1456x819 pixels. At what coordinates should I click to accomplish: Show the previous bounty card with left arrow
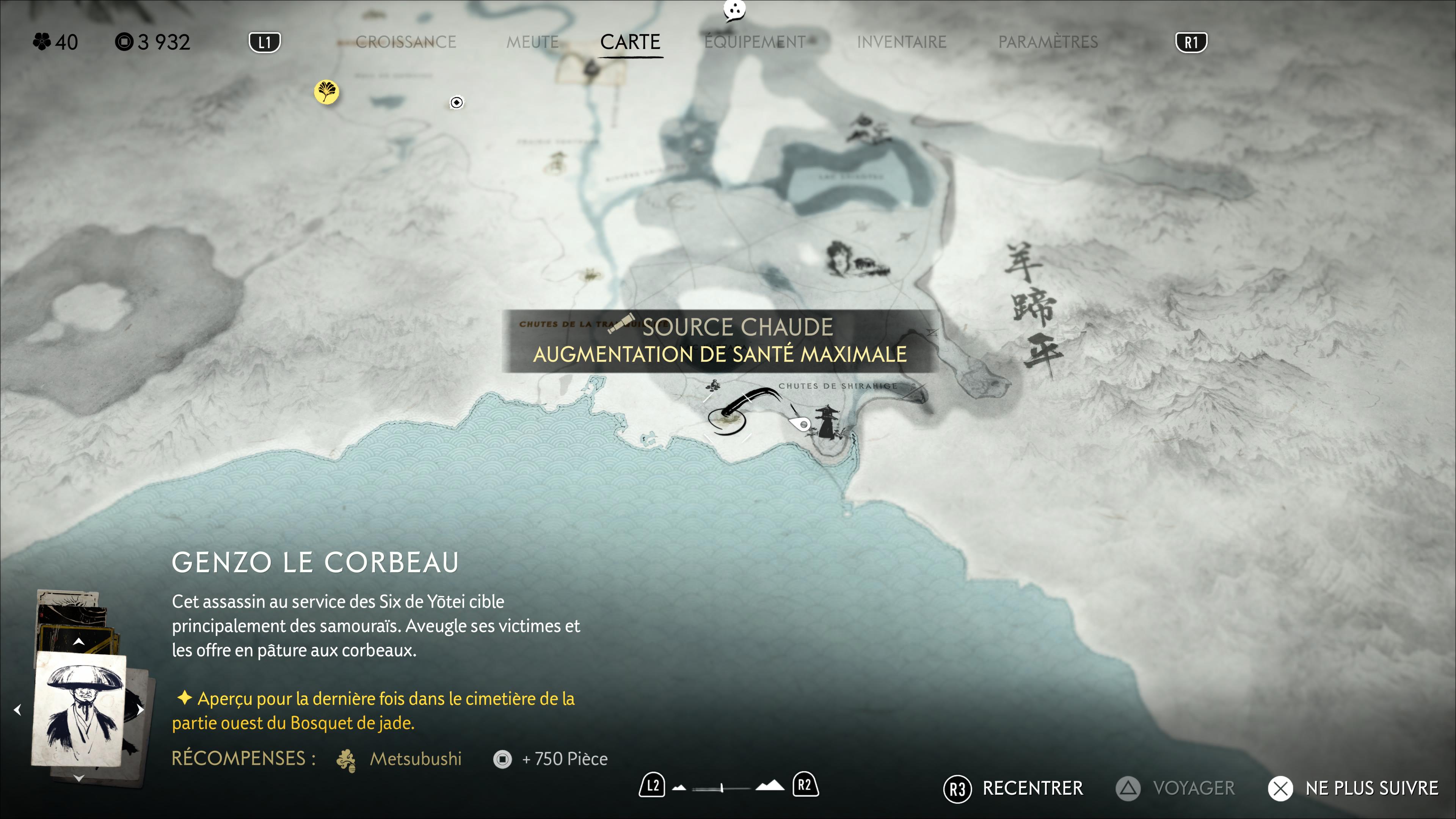[x=17, y=710]
